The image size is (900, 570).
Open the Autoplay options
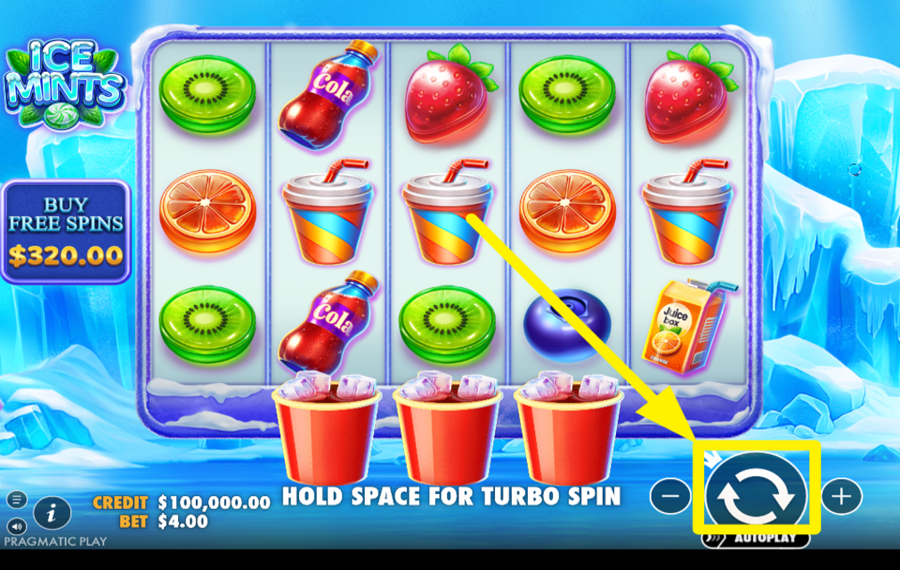[x=756, y=539]
